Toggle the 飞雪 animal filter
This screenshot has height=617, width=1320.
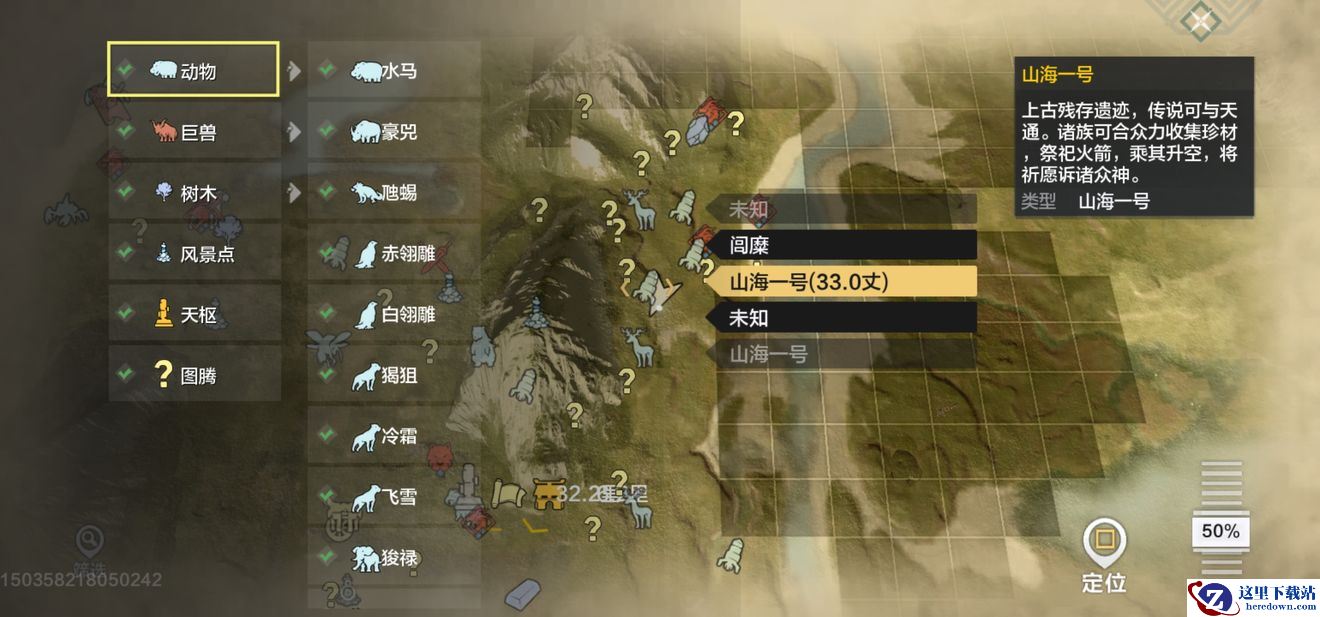393,496
